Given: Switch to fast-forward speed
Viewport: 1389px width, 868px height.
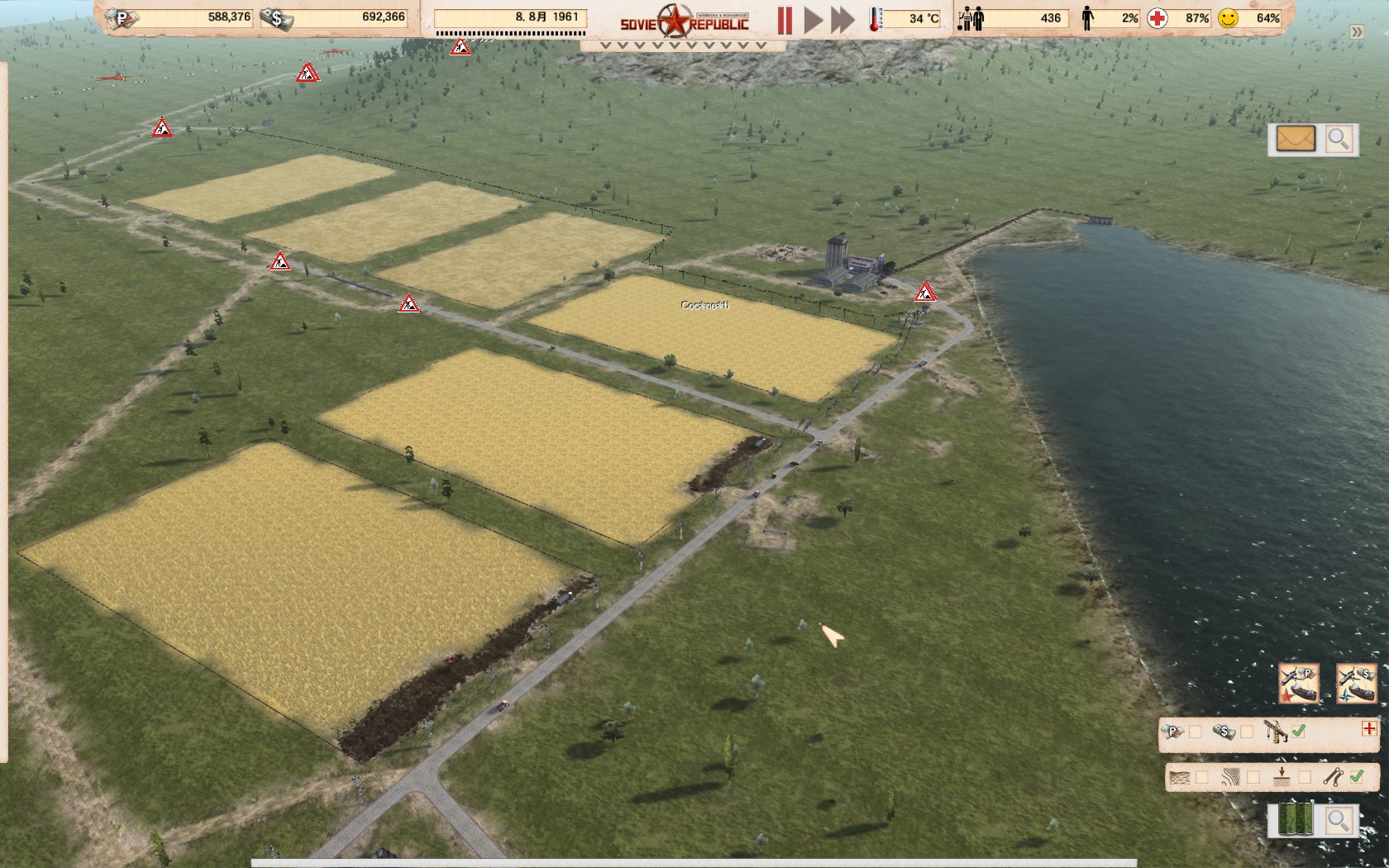Looking at the screenshot, I should (x=842, y=20).
